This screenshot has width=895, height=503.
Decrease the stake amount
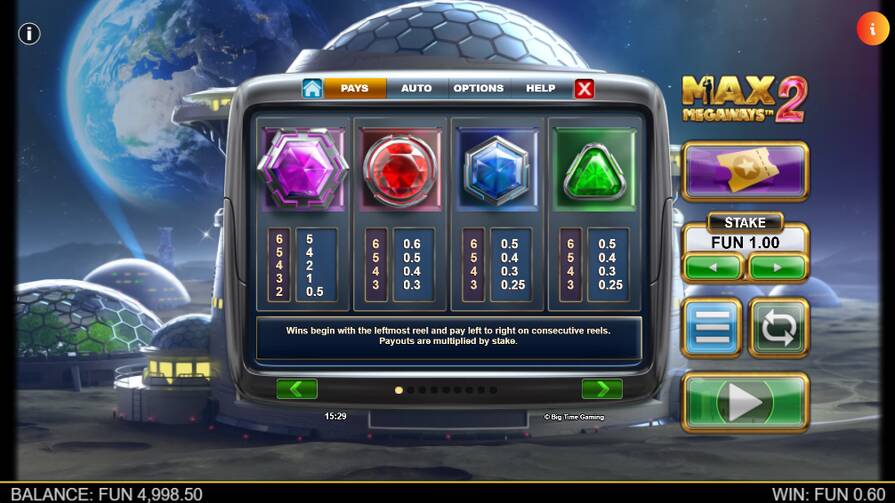pyautogui.click(x=713, y=268)
